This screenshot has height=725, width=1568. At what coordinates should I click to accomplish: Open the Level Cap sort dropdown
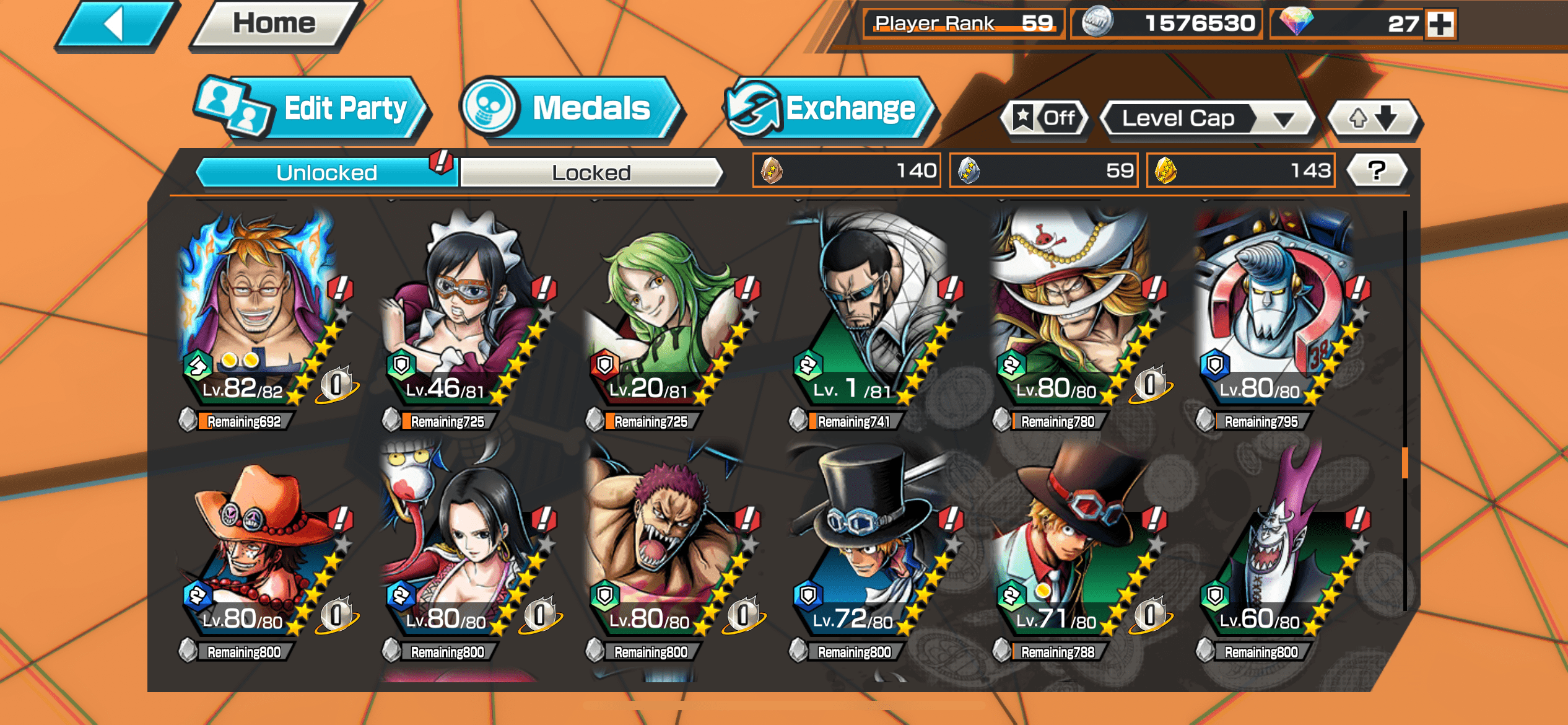(x=1208, y=118)
